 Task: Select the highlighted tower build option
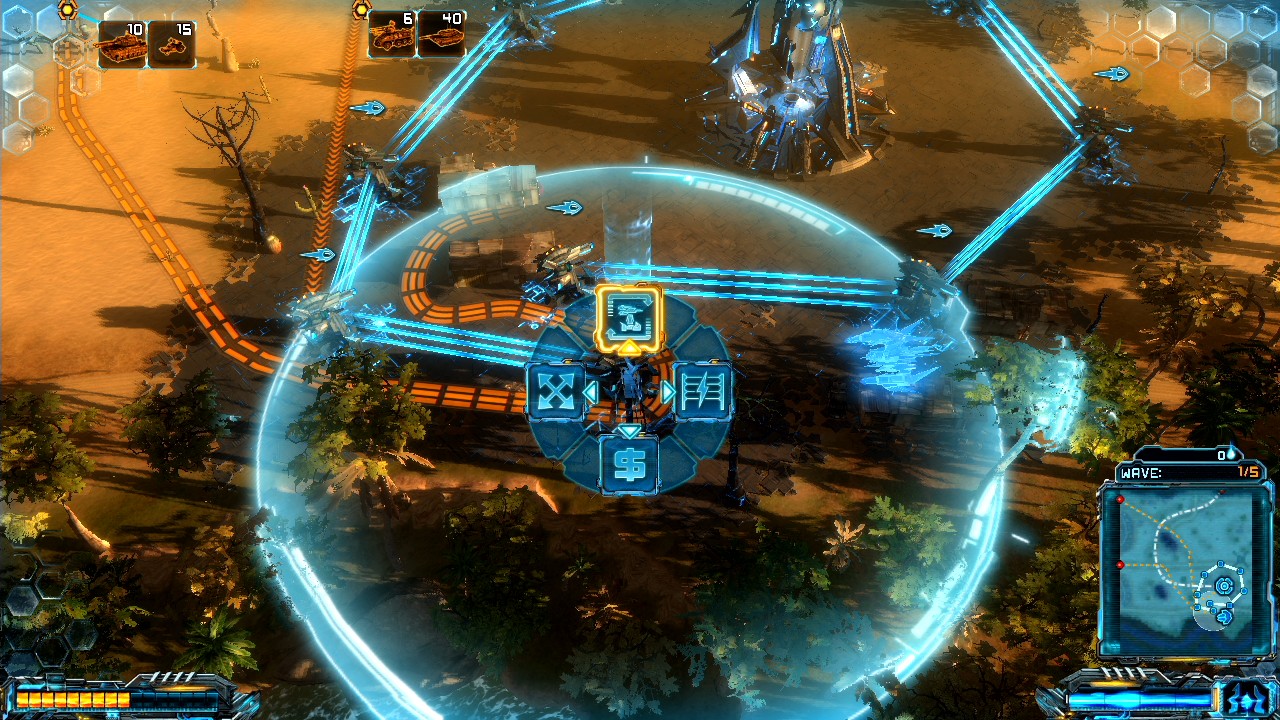pos(628,315)
